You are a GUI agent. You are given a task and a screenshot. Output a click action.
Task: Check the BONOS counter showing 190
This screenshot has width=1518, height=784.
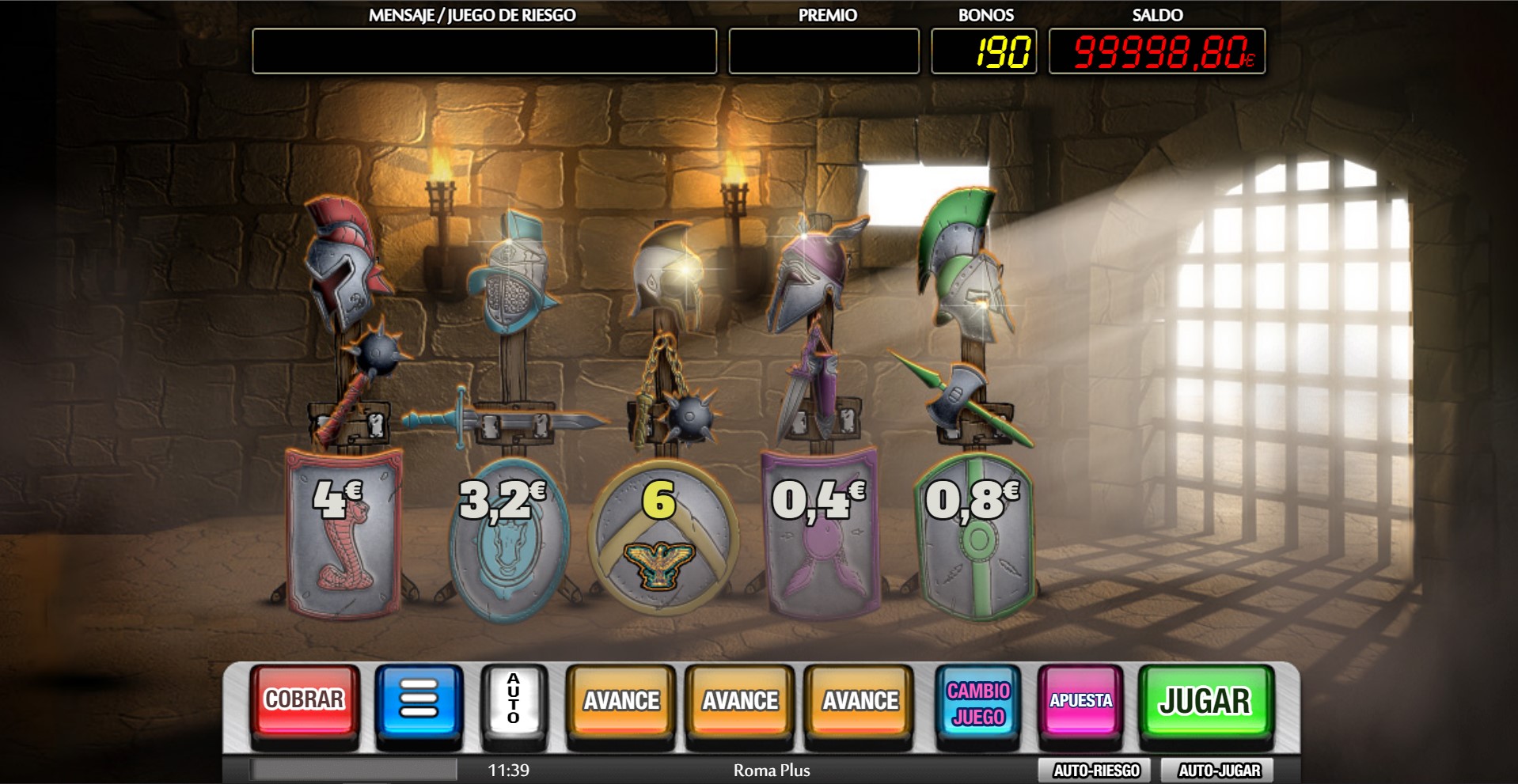coord(984,50)
